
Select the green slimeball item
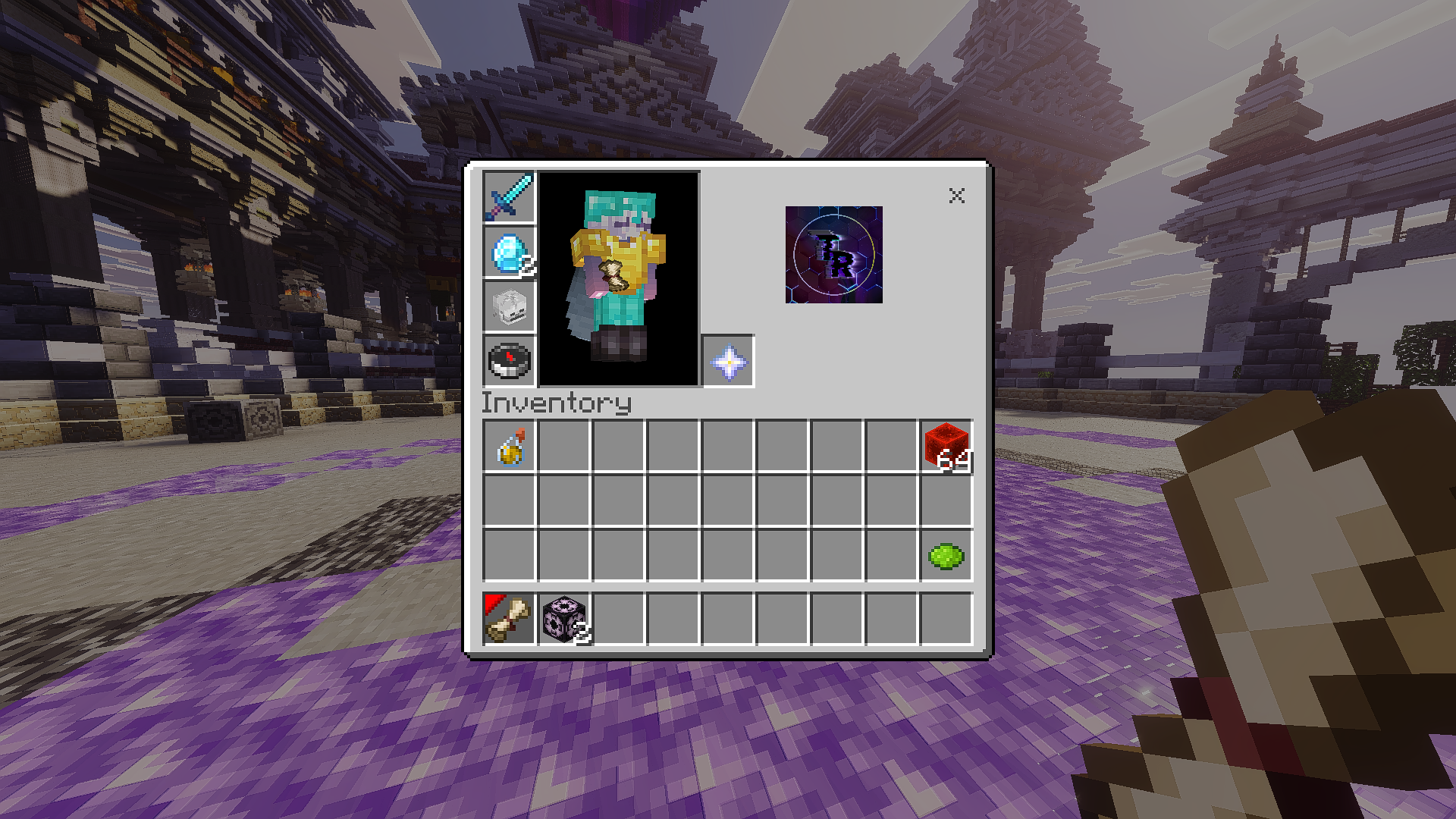(x=946, y=556)
